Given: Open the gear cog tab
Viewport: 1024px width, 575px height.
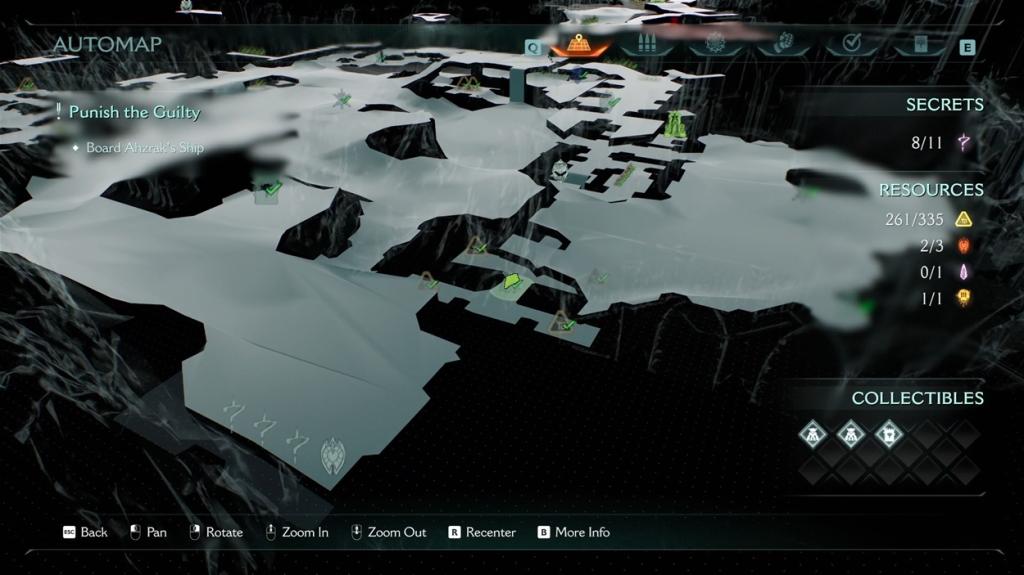Looking at the screenshot, I should click(x=715, y=45).
